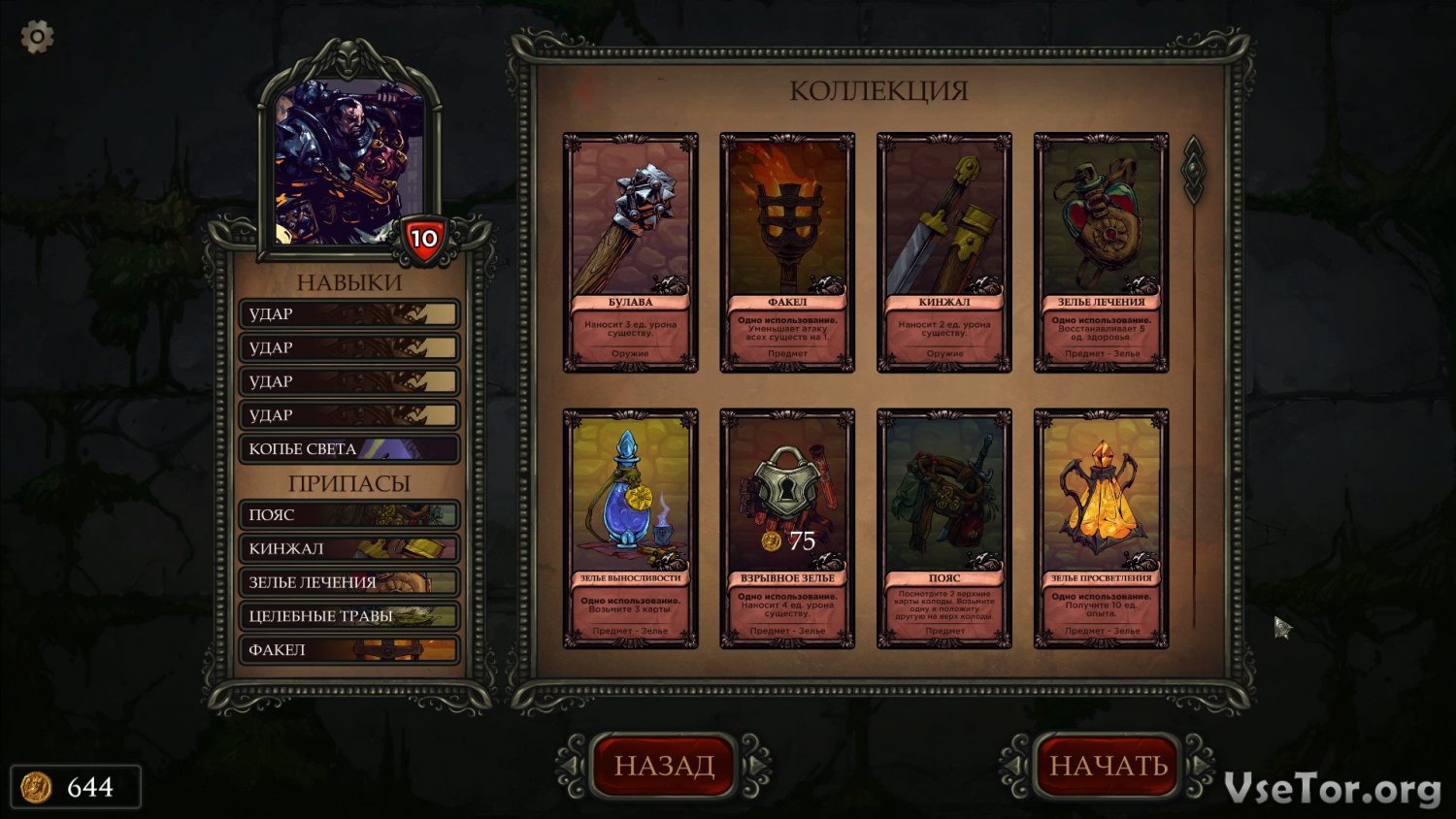Pick the Зелье просветления card
The image size is (1456, 819).
(1101, 528)
